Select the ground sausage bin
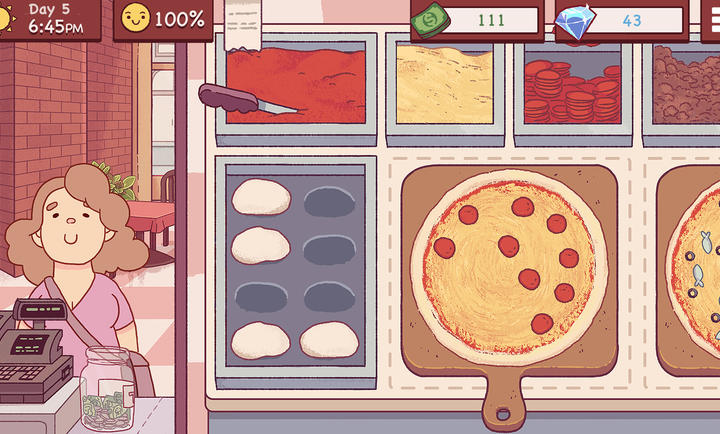The width and height of the screenshot is (720, 434). [686, 84]
